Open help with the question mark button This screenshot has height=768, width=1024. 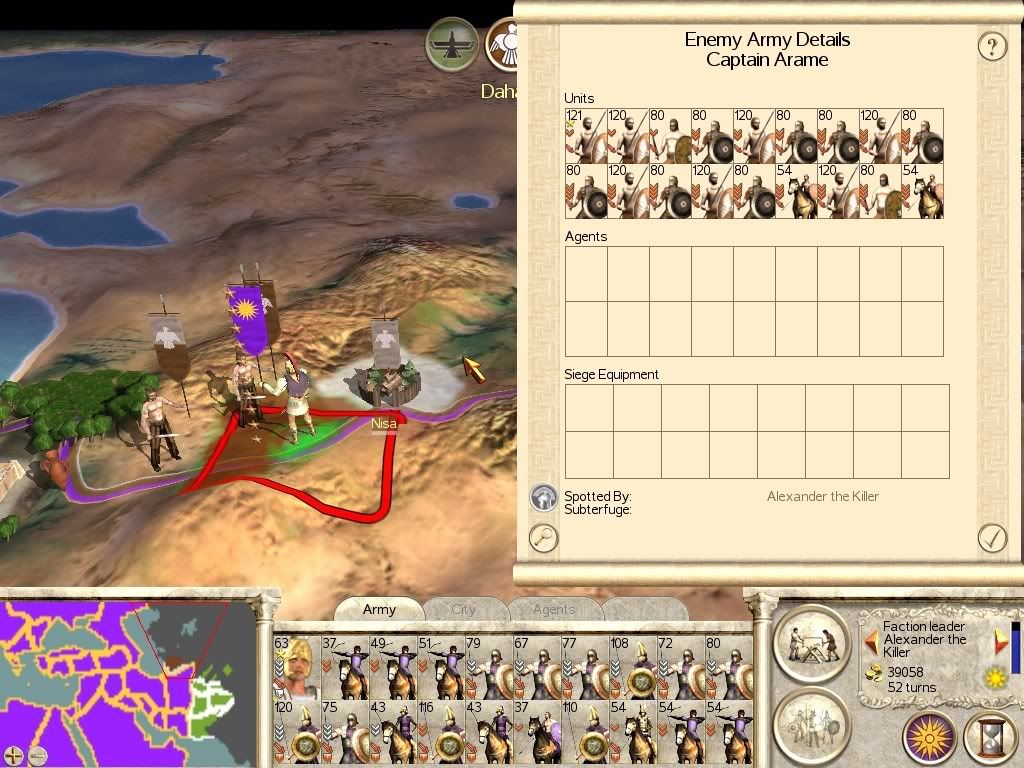tap(991, 46)
